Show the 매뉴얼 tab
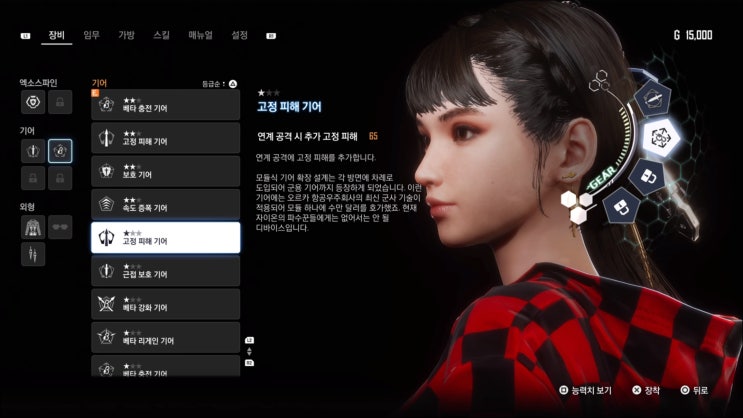 pos(200,35)
